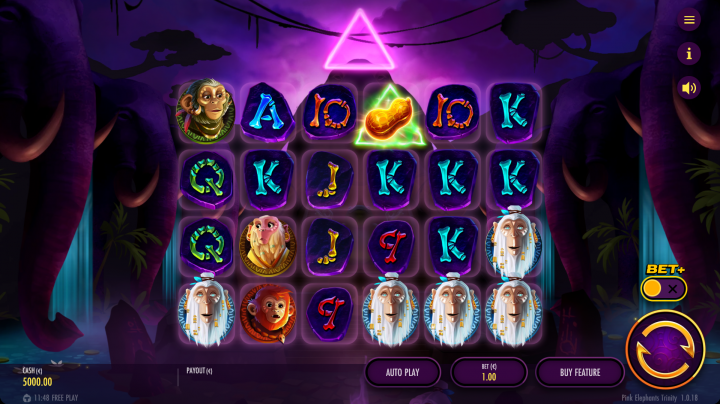Spin the reels
The width and height of the screenshot is (720, 404).
[x=665, y=349]
